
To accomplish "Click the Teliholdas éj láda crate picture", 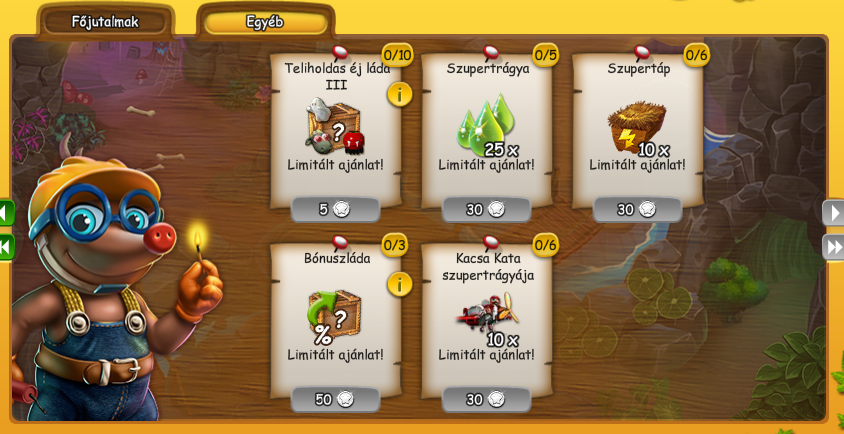I will point(334,127).
